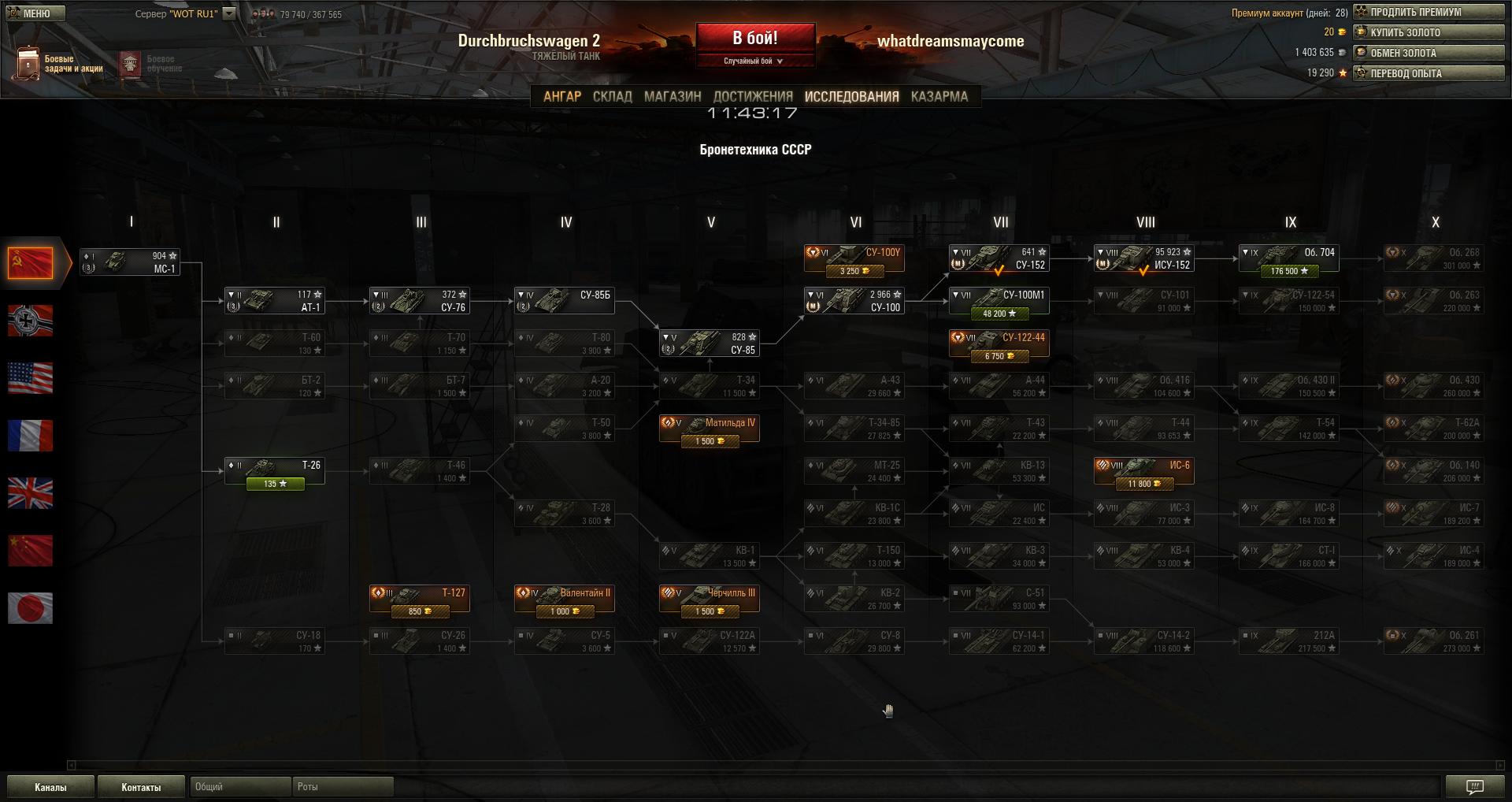
Task: Select the T-26 tank node
Action: [x=275, y=472]
